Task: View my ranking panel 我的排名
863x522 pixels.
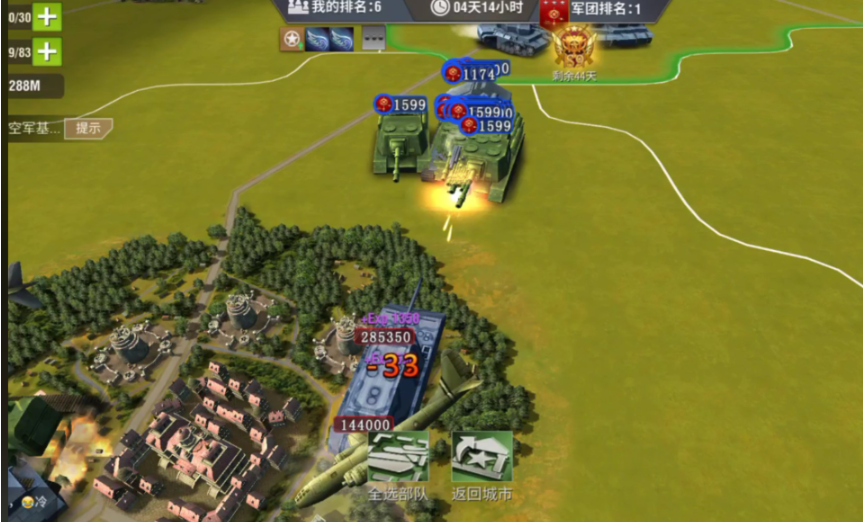Action: pyautogui.click(x=336, y=8)
